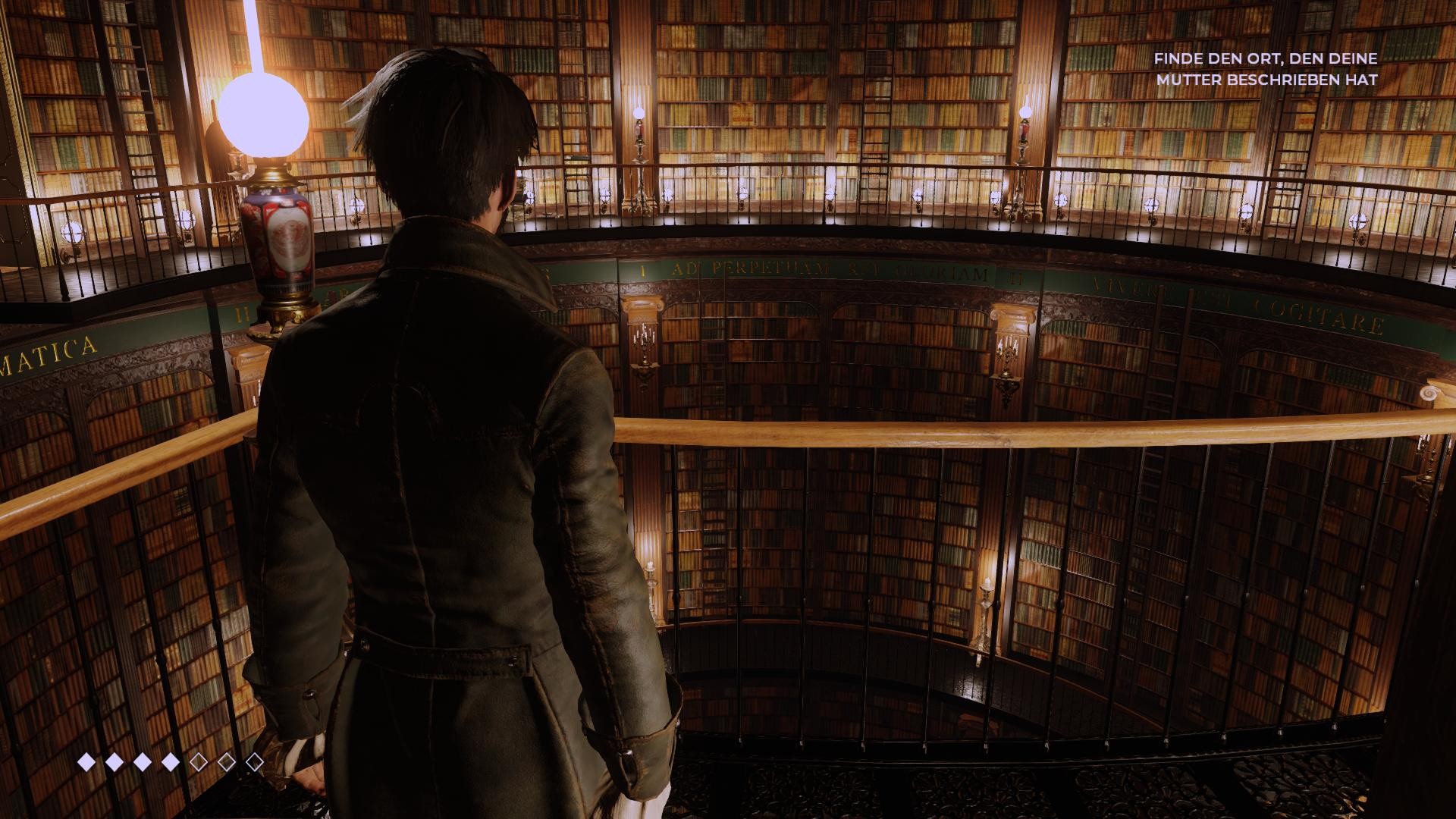Select the objective tracker about Mutter's described place
The image size is (1456, 819).
tap(1266, 68)
